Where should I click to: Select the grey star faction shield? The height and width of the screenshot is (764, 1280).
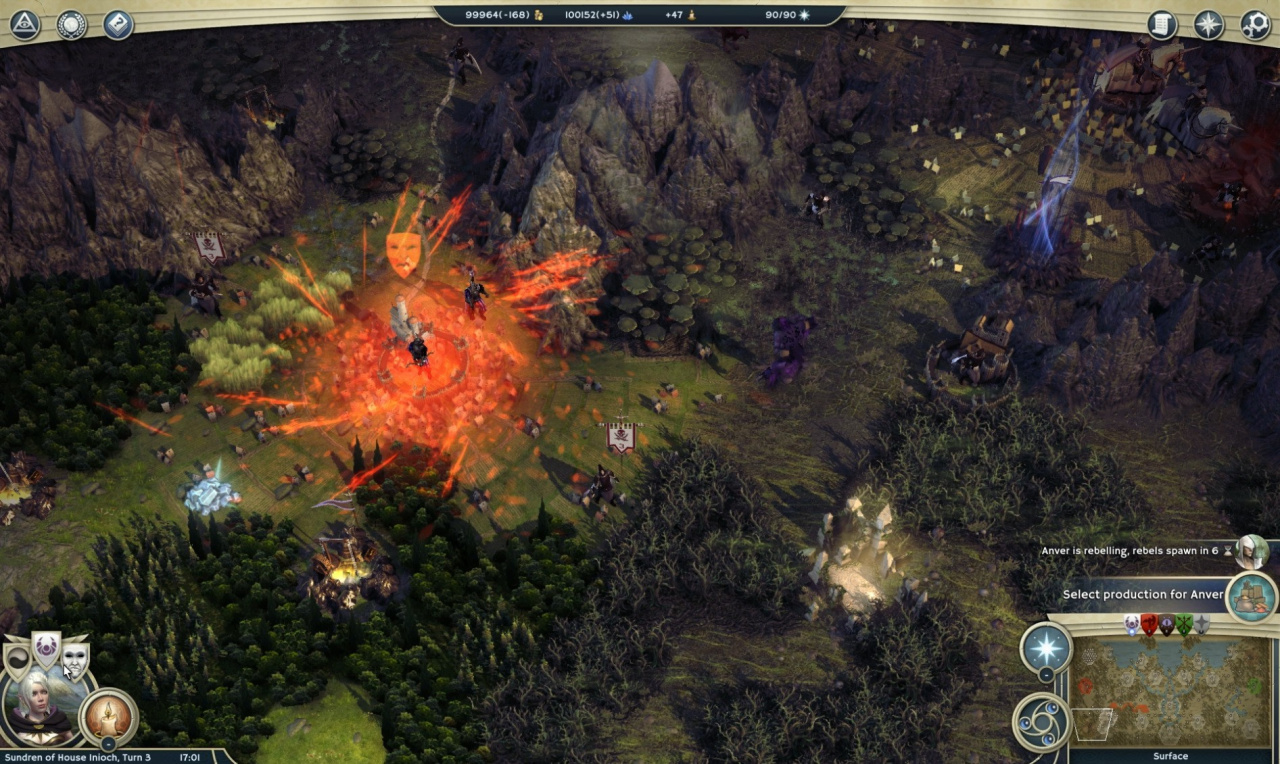pyautogui.click(x=1201, y=625)
